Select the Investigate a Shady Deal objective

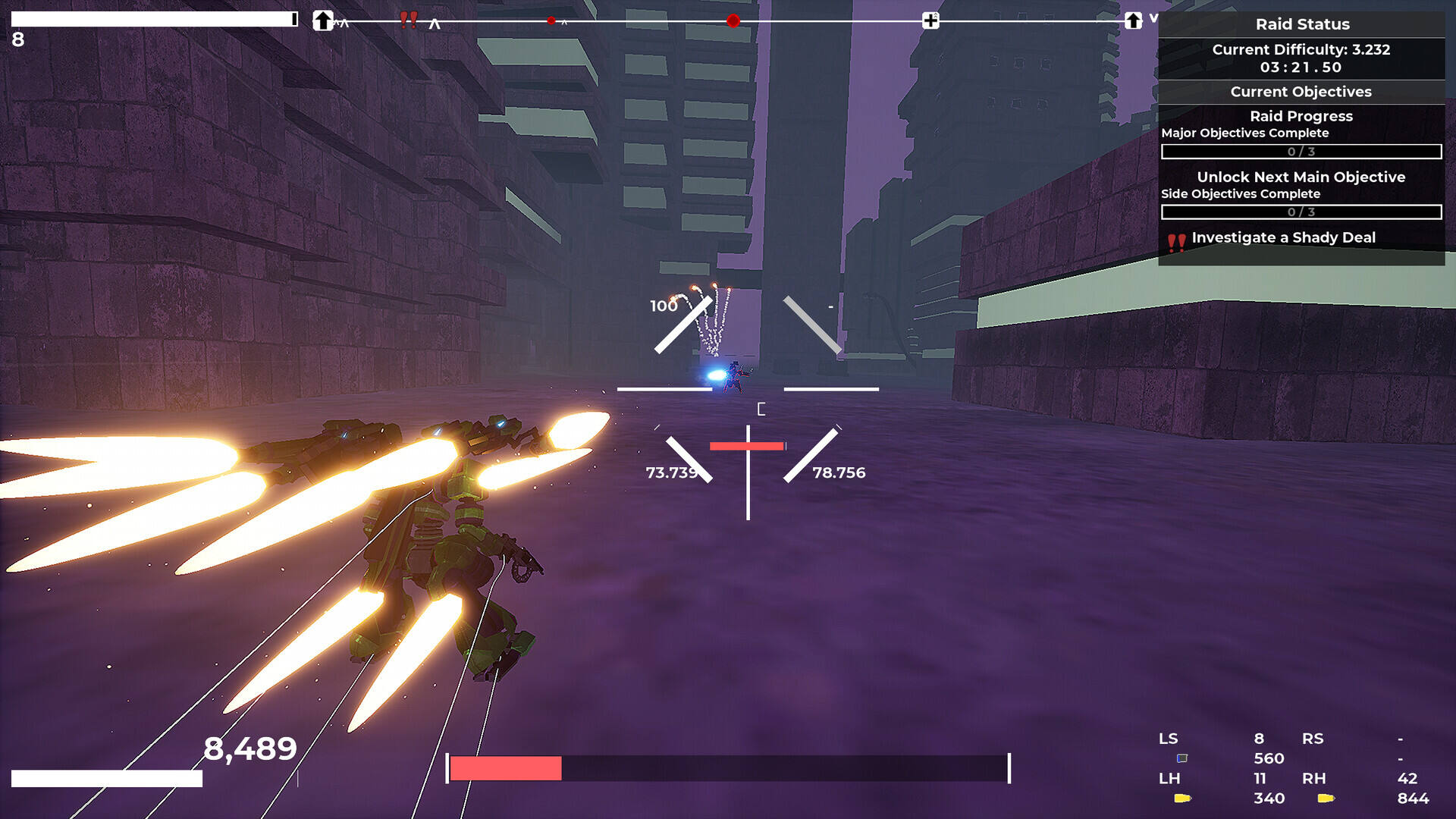1283,238
